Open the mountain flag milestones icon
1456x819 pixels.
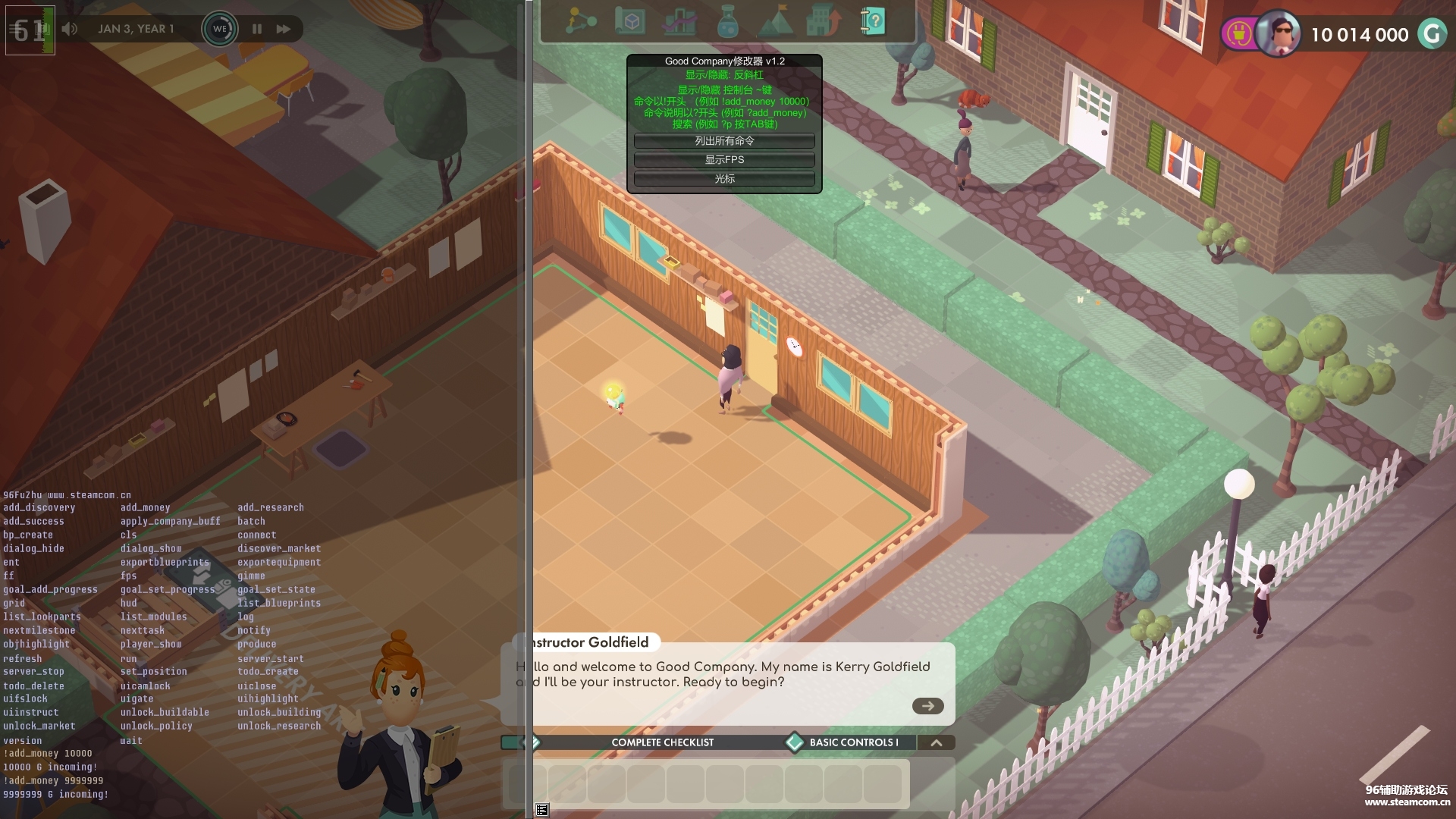click(x=776, y=22)
